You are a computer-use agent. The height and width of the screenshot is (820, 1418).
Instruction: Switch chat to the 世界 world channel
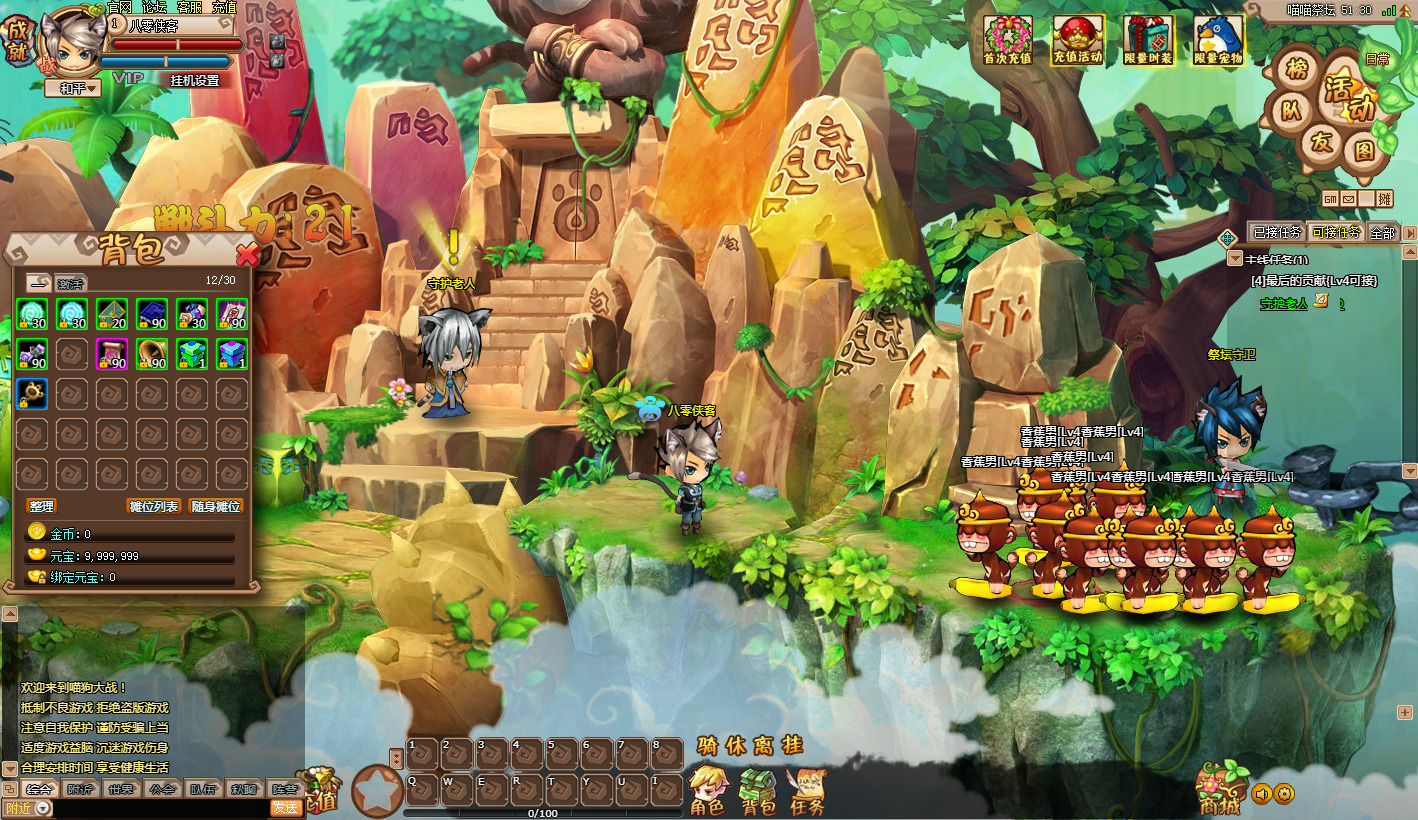120,788
